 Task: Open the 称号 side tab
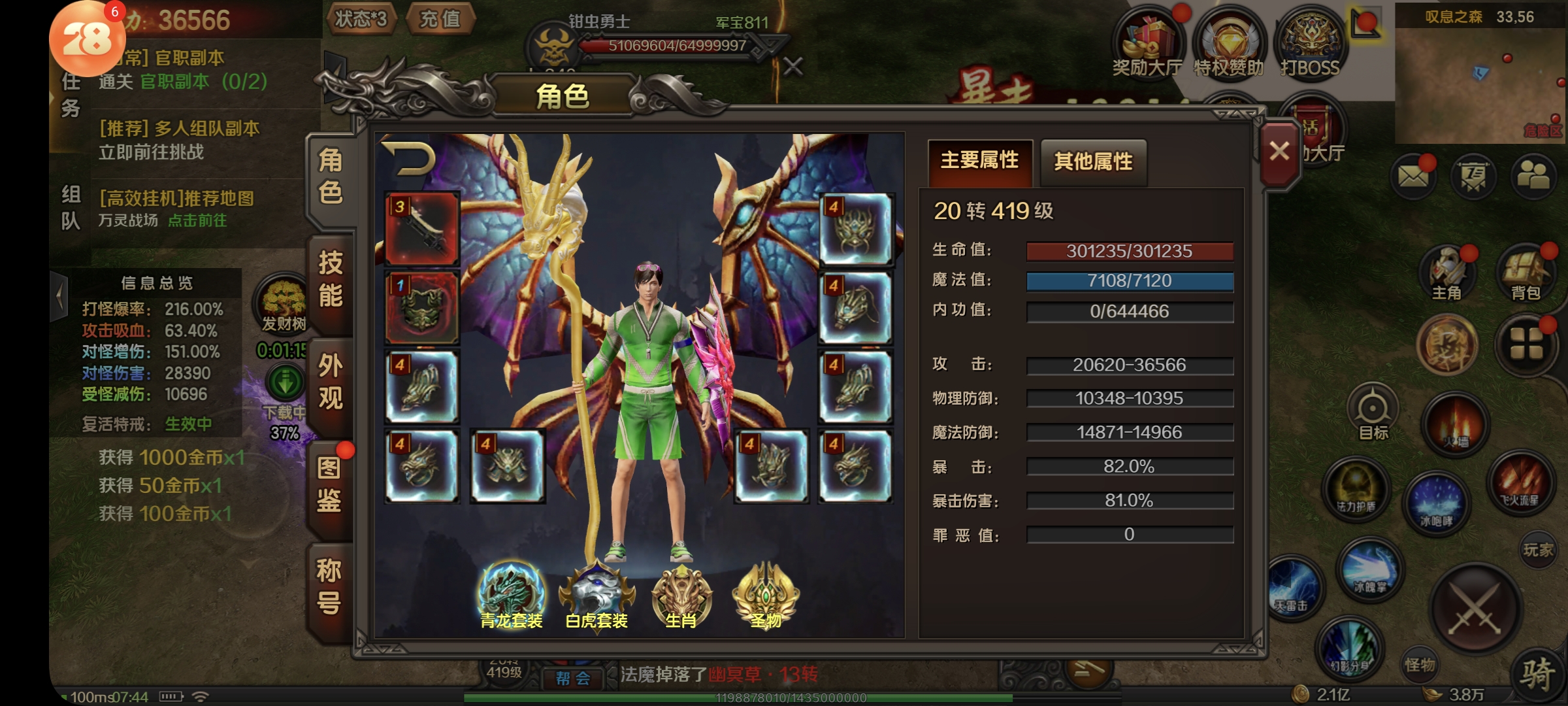pos(329,586)
